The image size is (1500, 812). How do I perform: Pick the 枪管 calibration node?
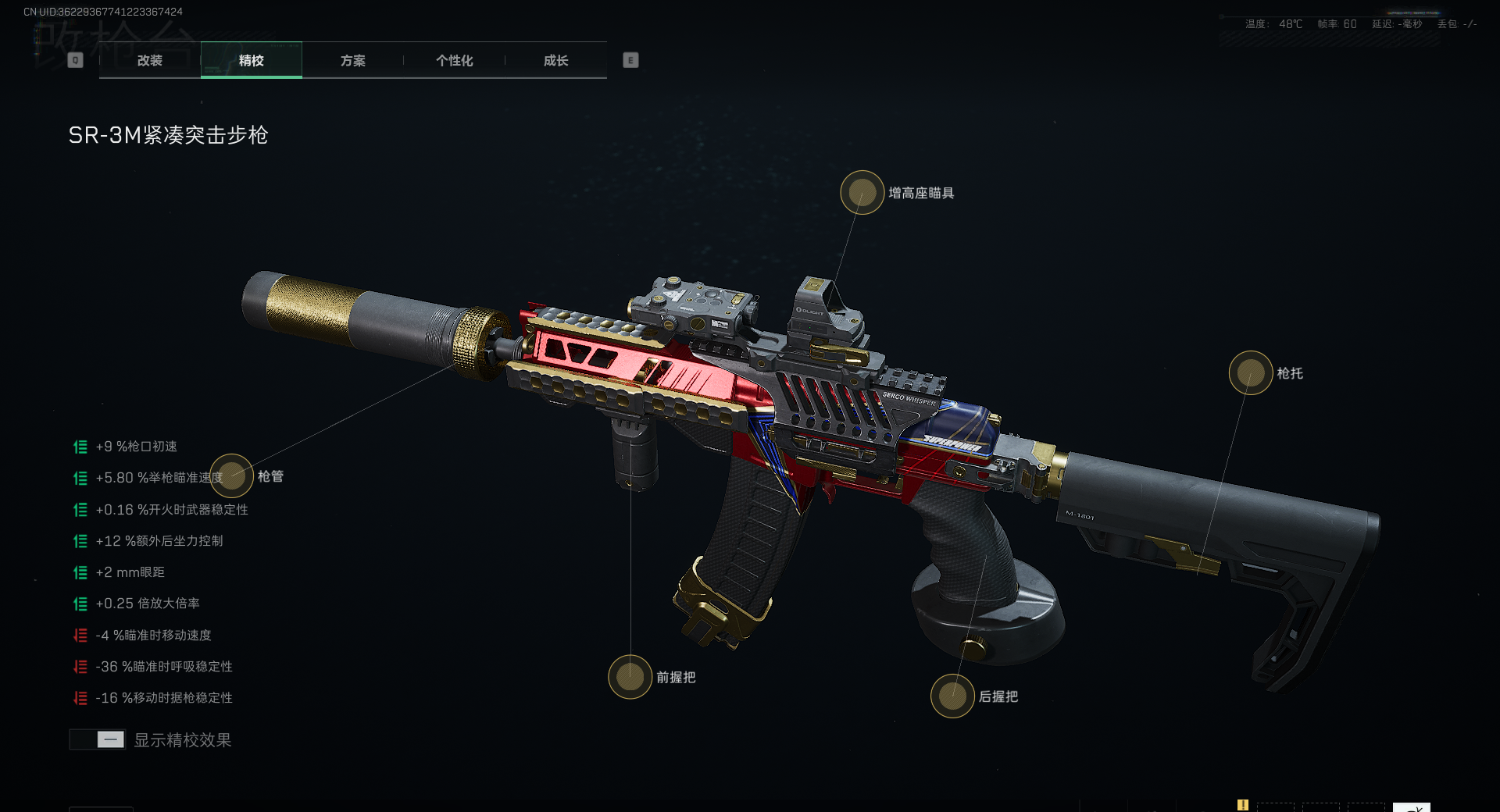pyautogui.click(x=231, y=475)
